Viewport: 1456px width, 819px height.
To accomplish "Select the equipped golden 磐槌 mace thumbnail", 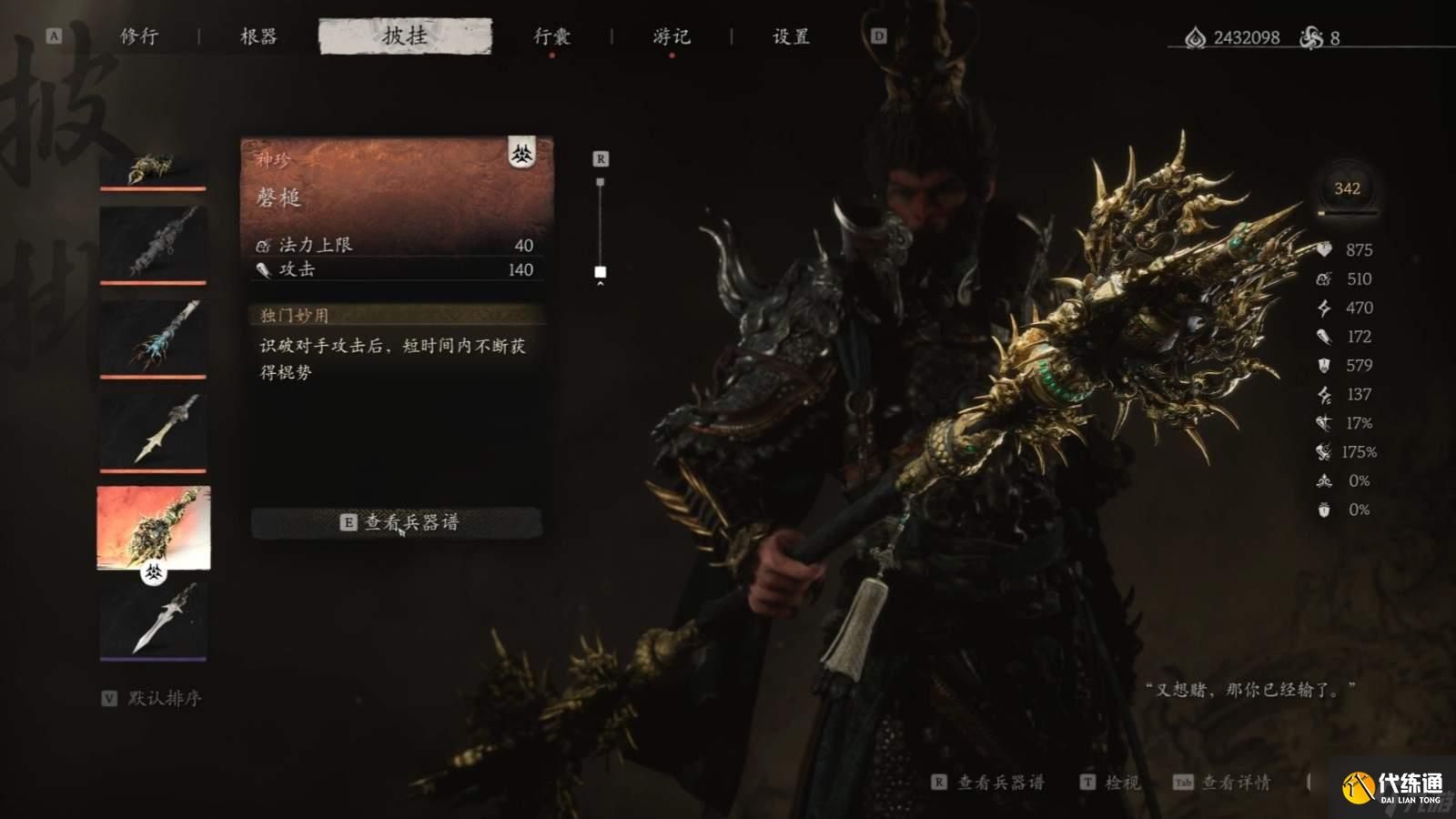I will pyautogui.click(x=153, y=526).
